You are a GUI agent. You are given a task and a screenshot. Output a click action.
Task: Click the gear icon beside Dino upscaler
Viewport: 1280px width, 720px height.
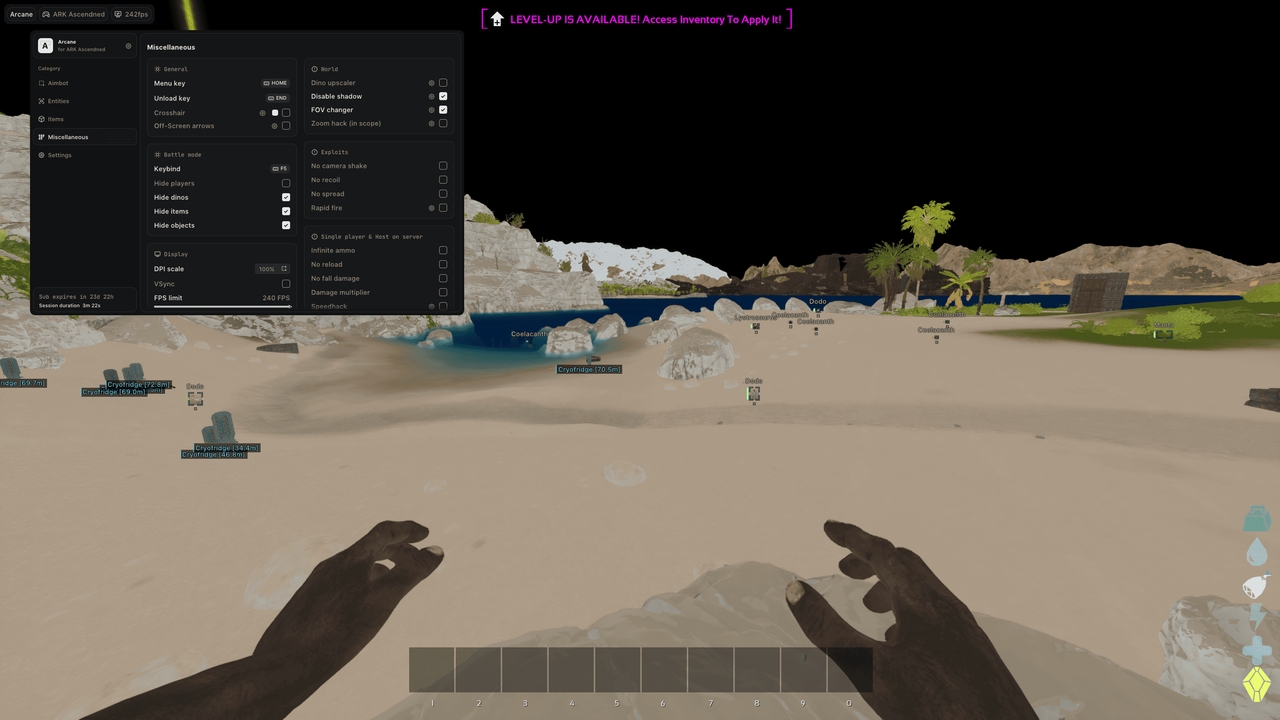pyautogui.click(x=430, y=82)
